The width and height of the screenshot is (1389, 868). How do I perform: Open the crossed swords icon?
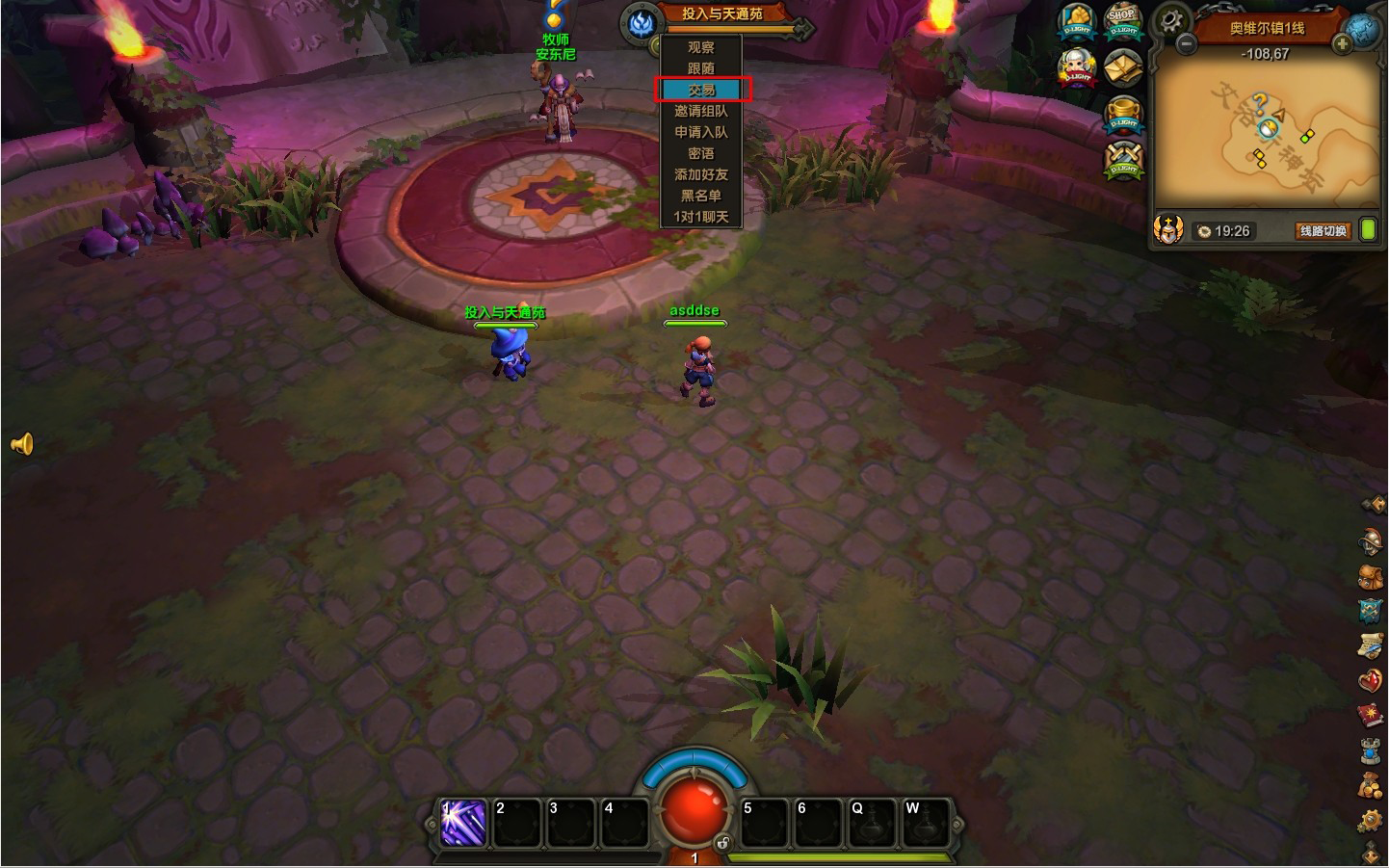tap(1122, 159)
